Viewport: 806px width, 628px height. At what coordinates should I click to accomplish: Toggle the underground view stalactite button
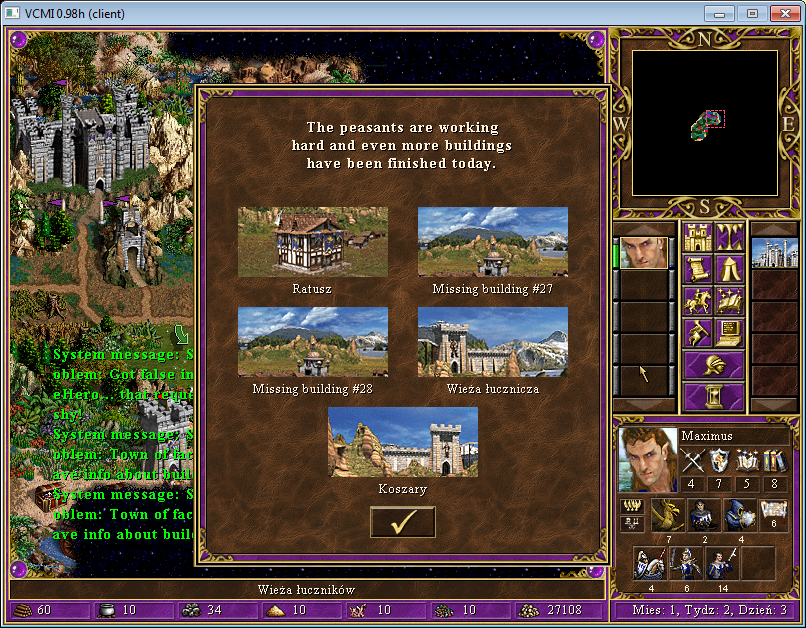pyautogui.click(x=729, y=238)
